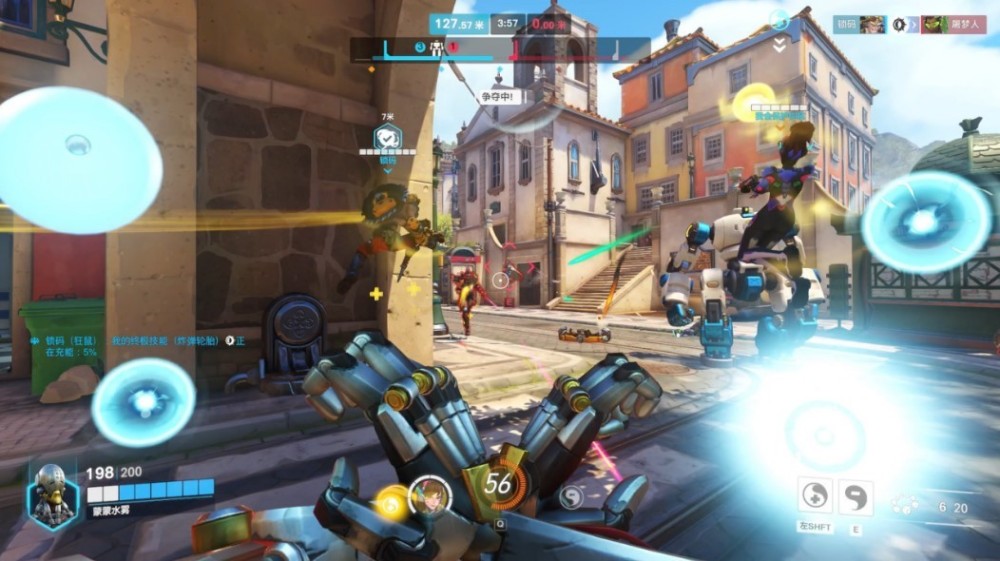The height and width of the screenshot is (561, 1000).
Task: Click the ultimate charge meter showing 56
Action: point(497,483)
